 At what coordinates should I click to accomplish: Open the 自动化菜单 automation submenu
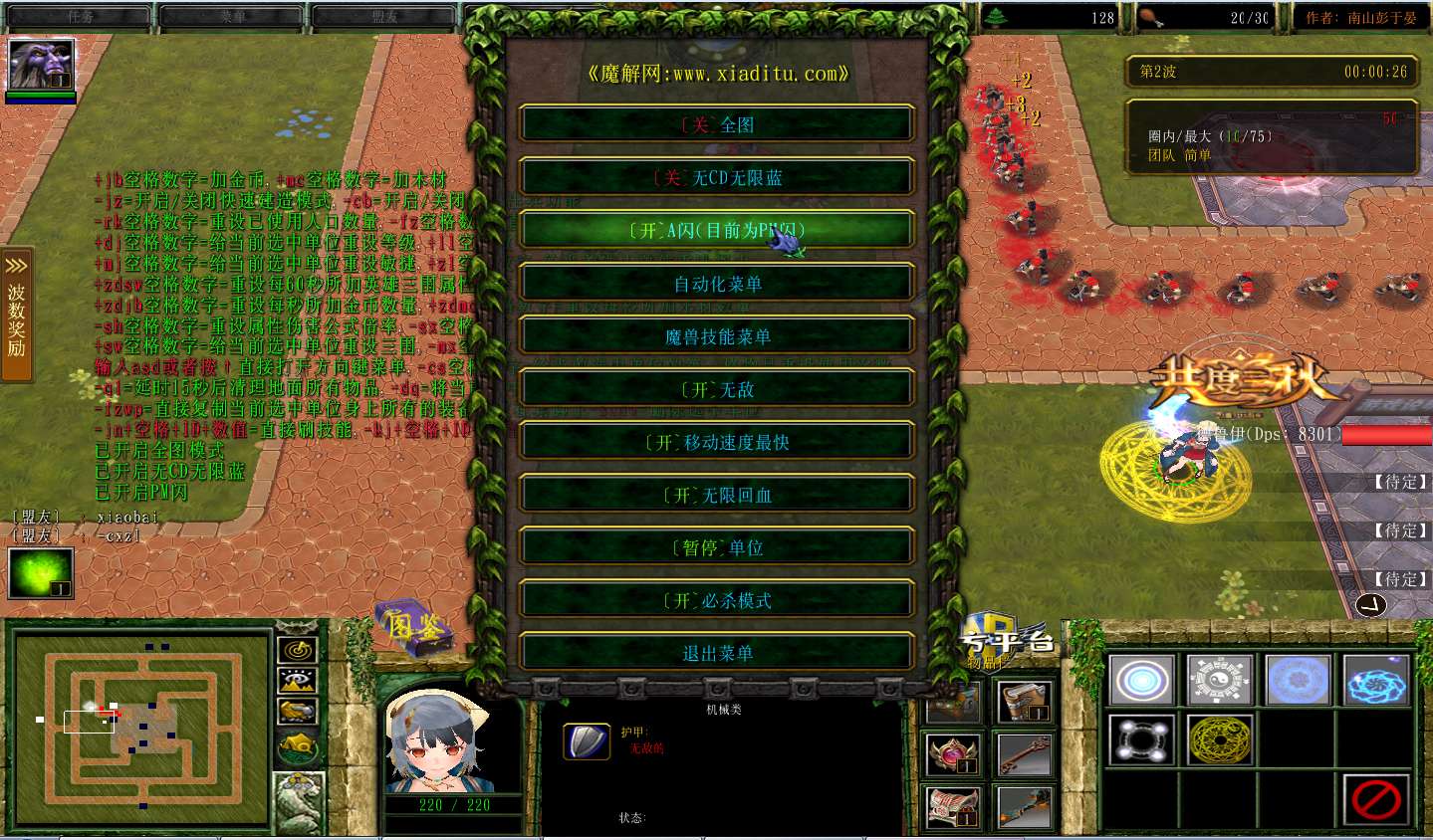click(x=716, y=283)
